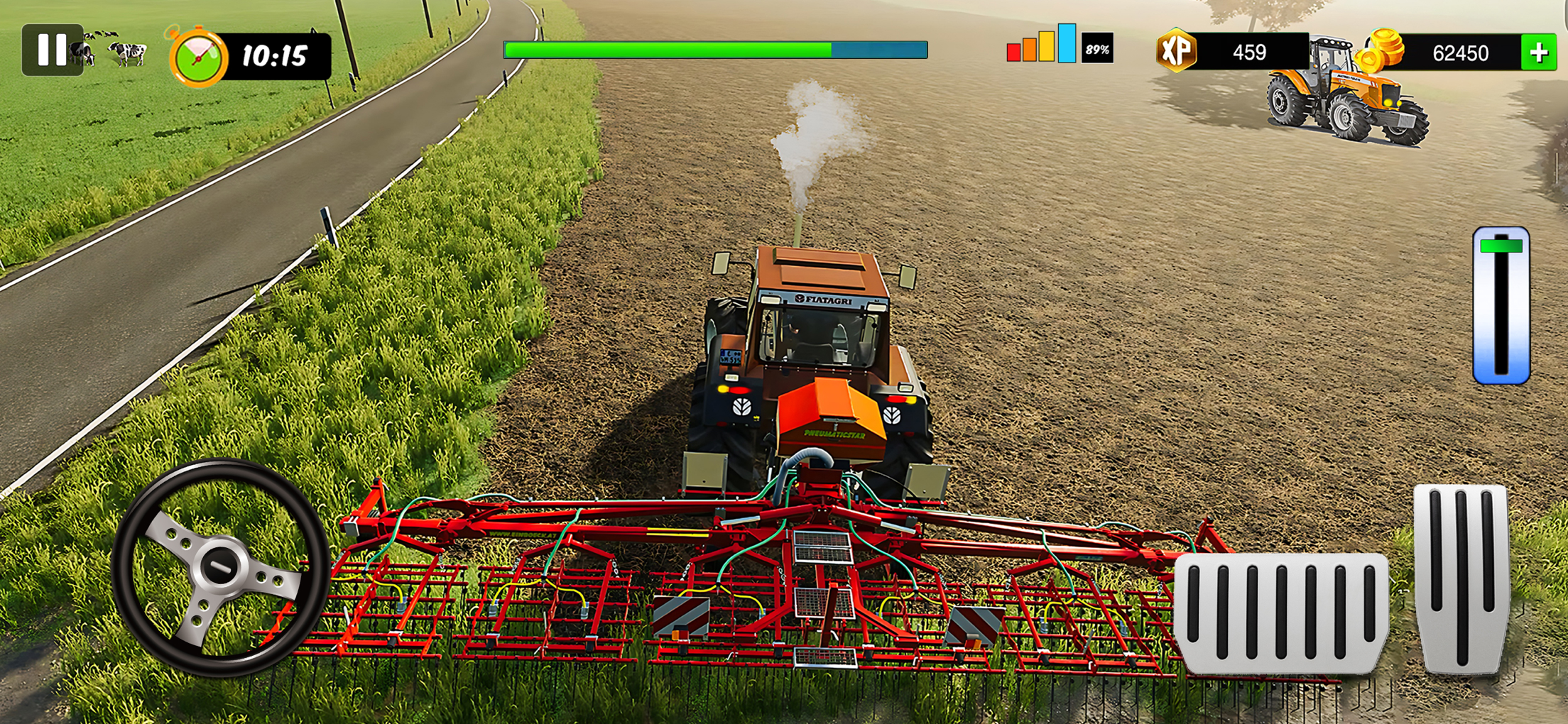
Task: Grab the steering wheel control
Action: pyautogui.click(x=220, y=566)
